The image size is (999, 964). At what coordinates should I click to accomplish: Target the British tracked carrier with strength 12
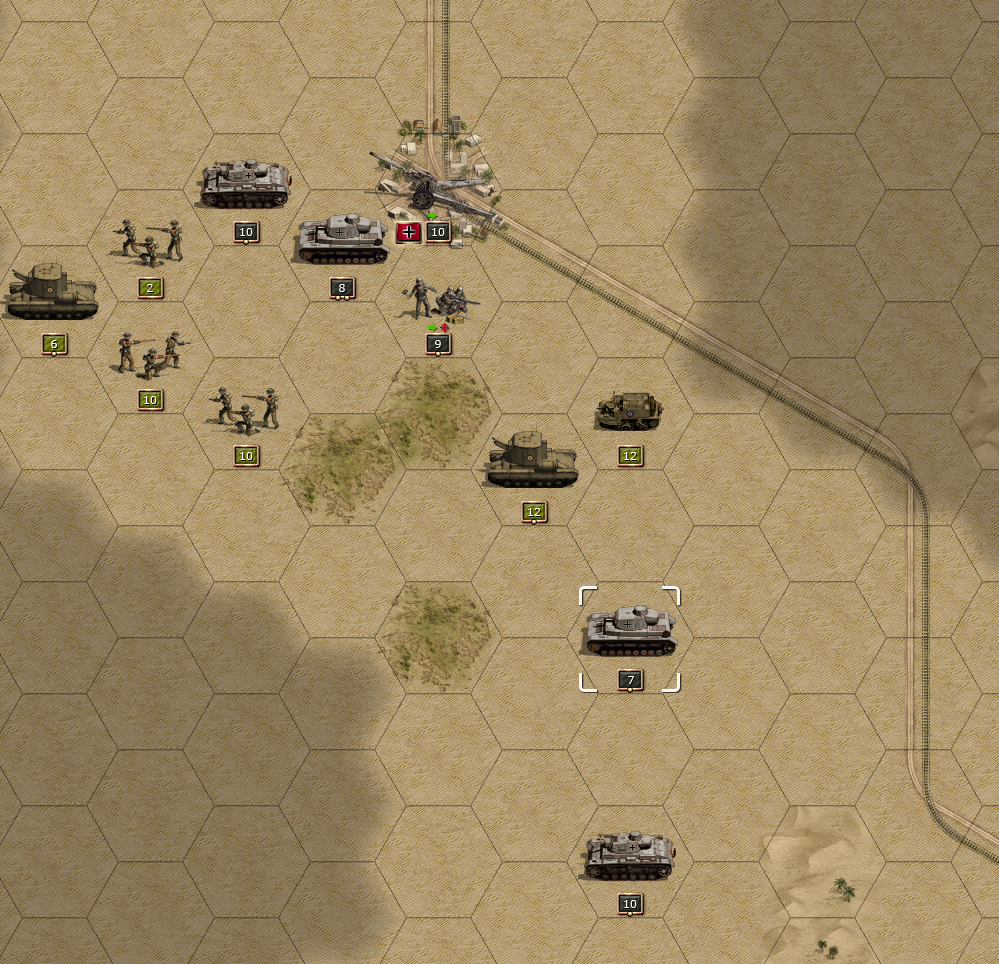(x=629, y=411)
